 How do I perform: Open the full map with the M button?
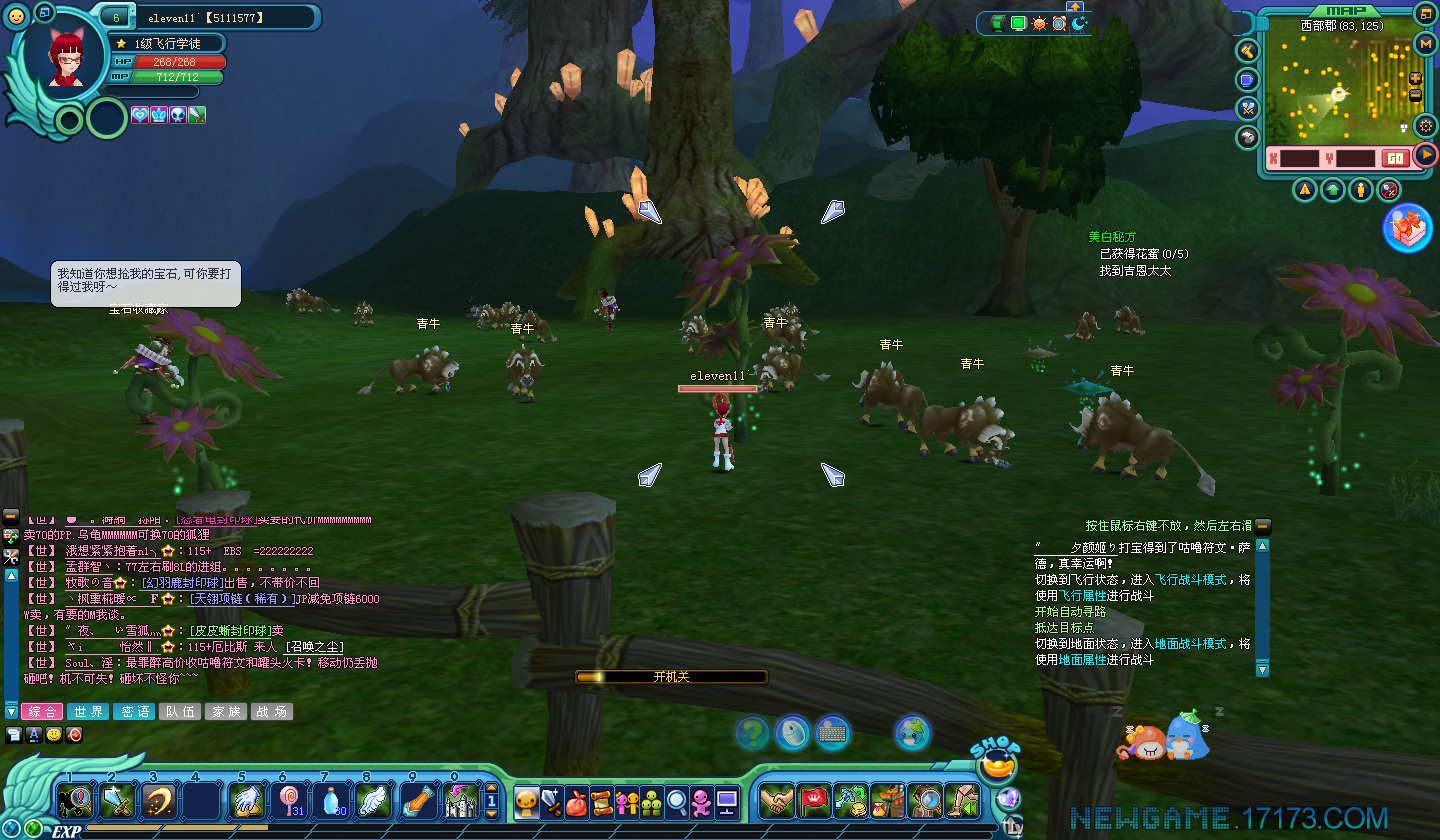1426,43
